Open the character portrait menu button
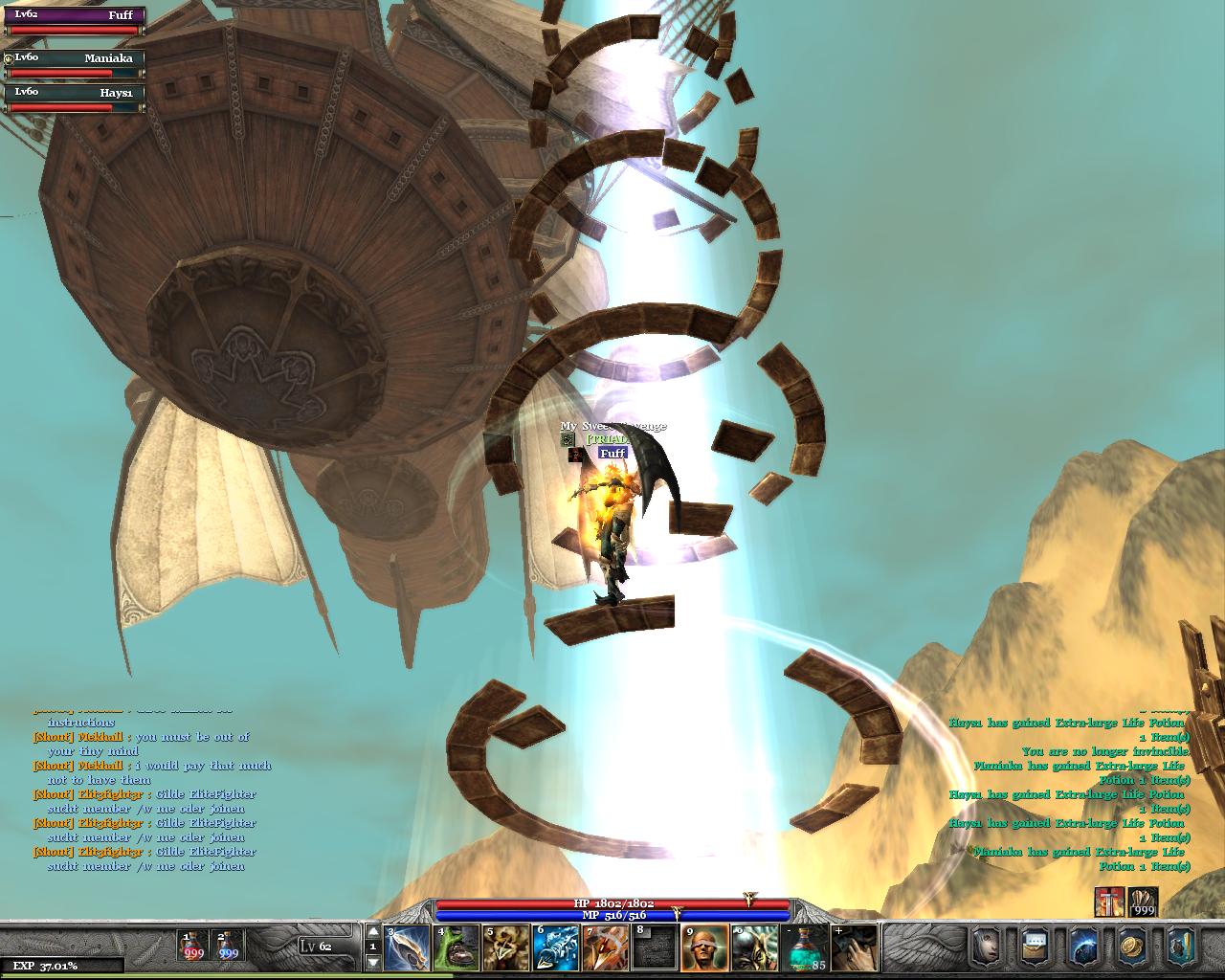Screen dimensions: 1225x980 click(987, 947)
